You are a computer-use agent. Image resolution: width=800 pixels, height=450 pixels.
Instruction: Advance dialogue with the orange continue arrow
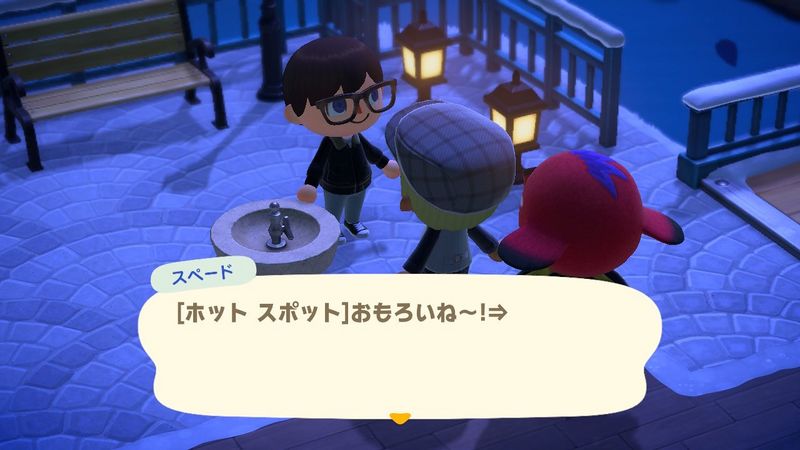pyautogui.click(x=400, y=416)
